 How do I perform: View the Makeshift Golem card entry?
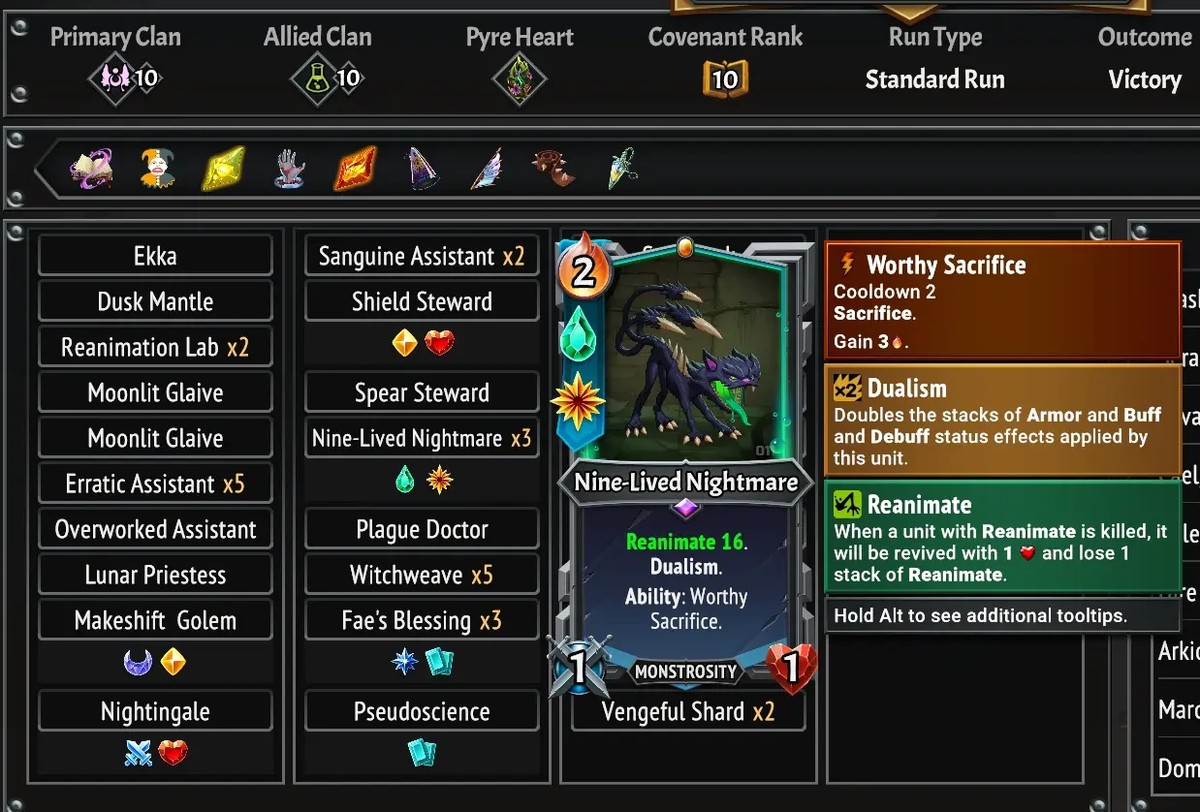tap(155, 621)
